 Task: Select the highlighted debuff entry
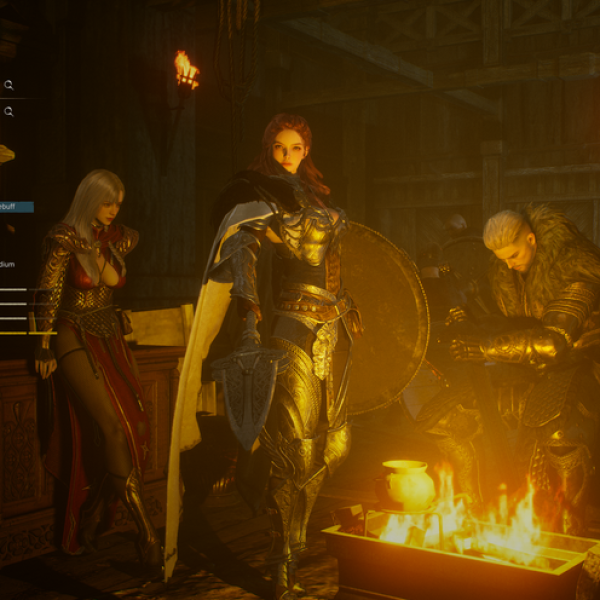[x=16, y=207]
